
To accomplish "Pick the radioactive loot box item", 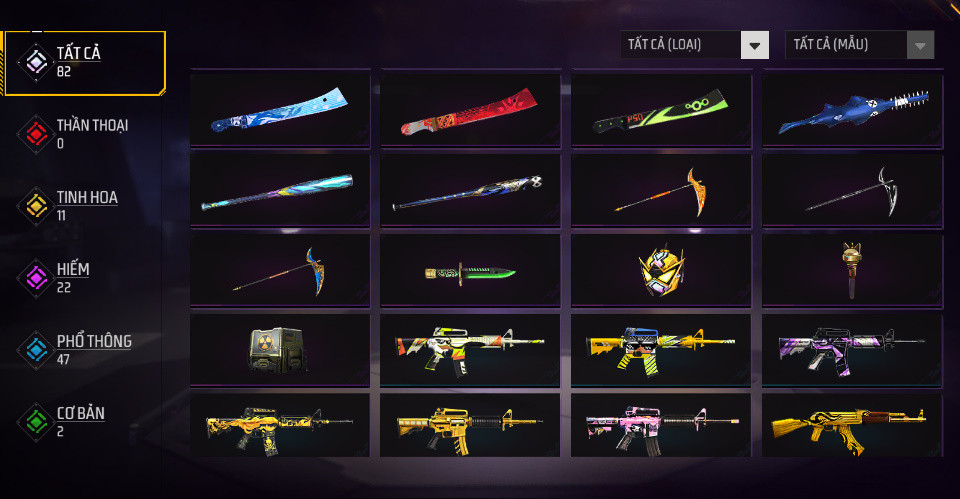I will [x=280, y=350].
